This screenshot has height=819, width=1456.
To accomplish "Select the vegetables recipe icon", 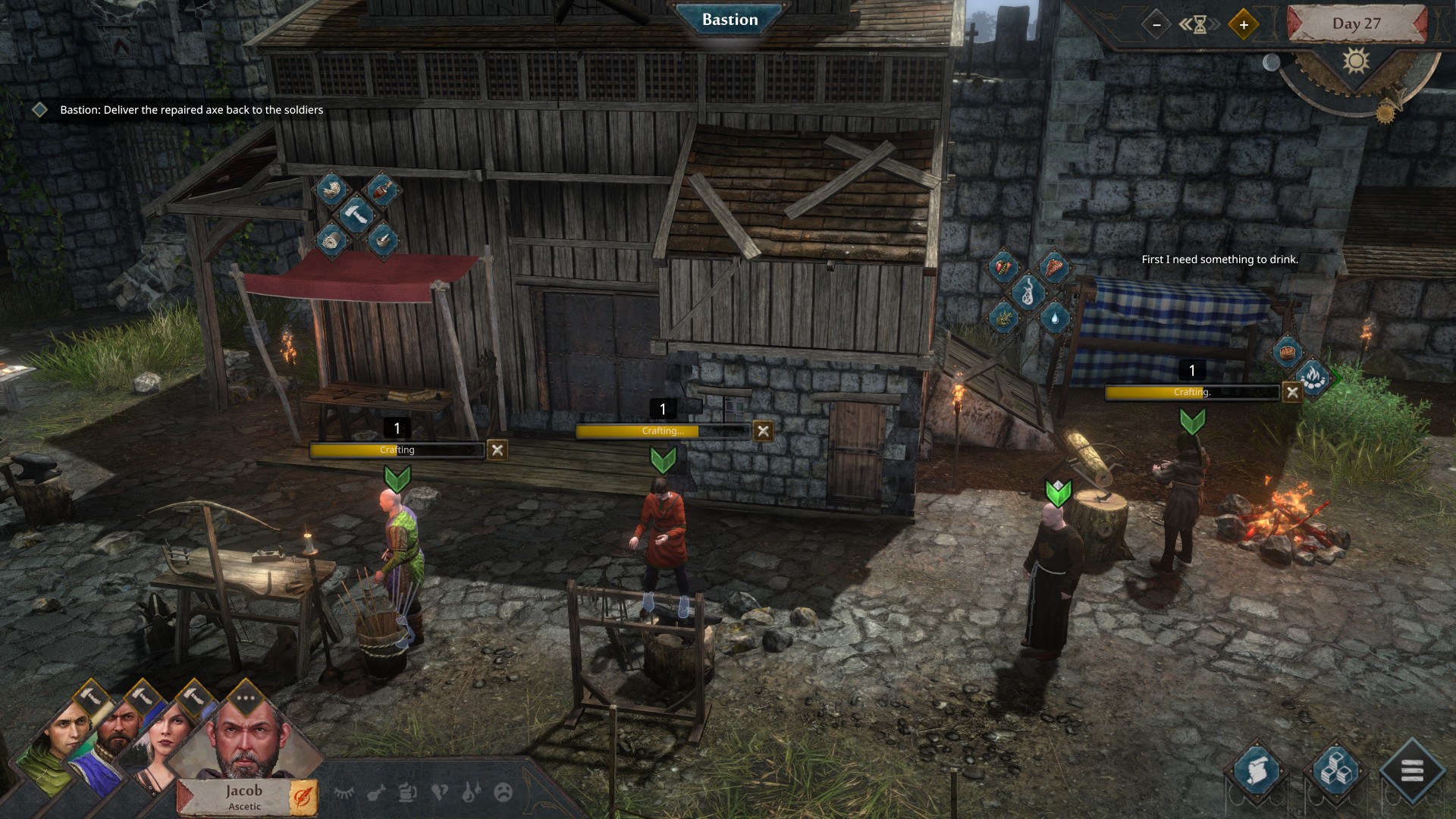I will click(1003, 267).
